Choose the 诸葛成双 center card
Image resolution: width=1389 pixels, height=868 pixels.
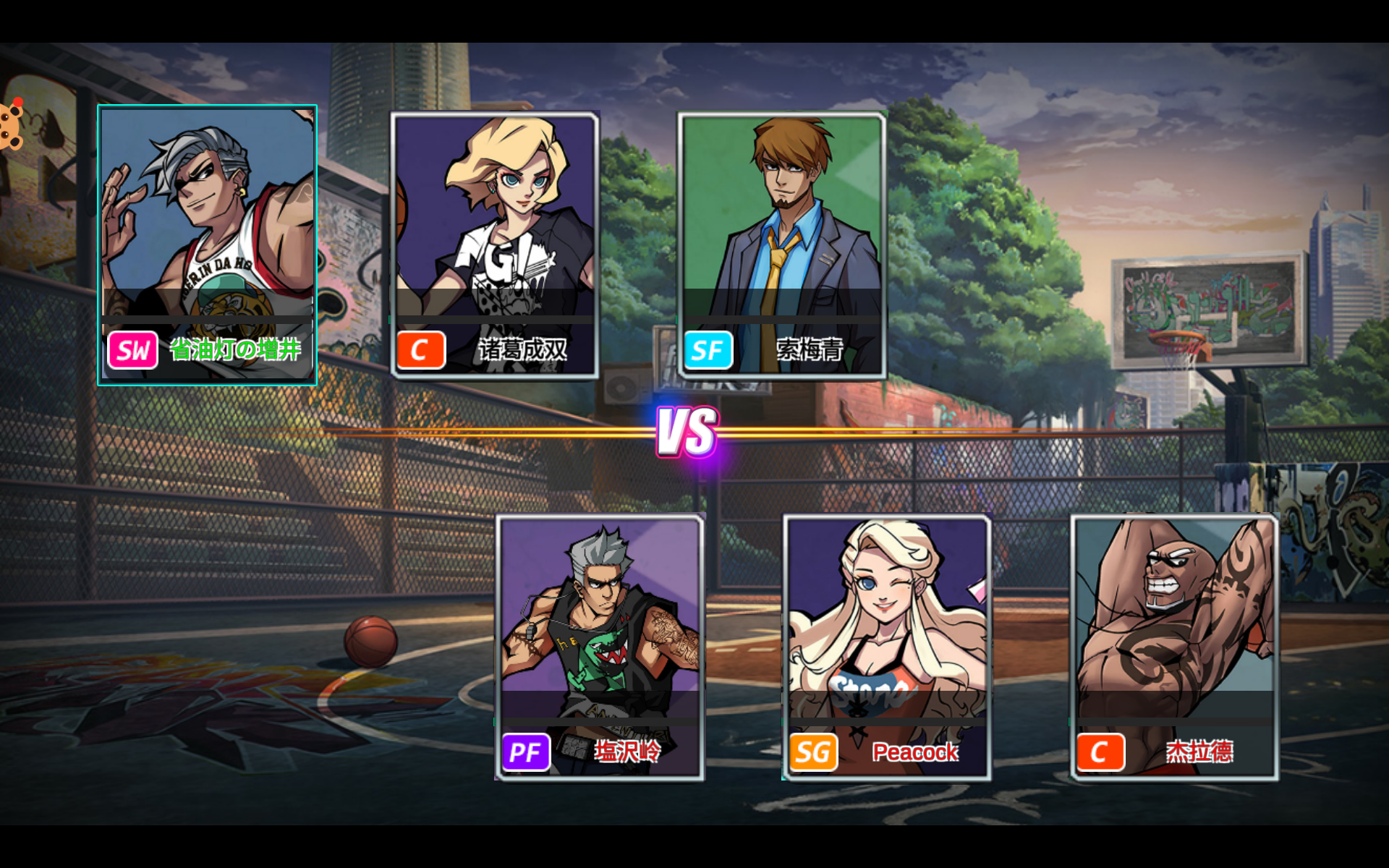(495, 244)
